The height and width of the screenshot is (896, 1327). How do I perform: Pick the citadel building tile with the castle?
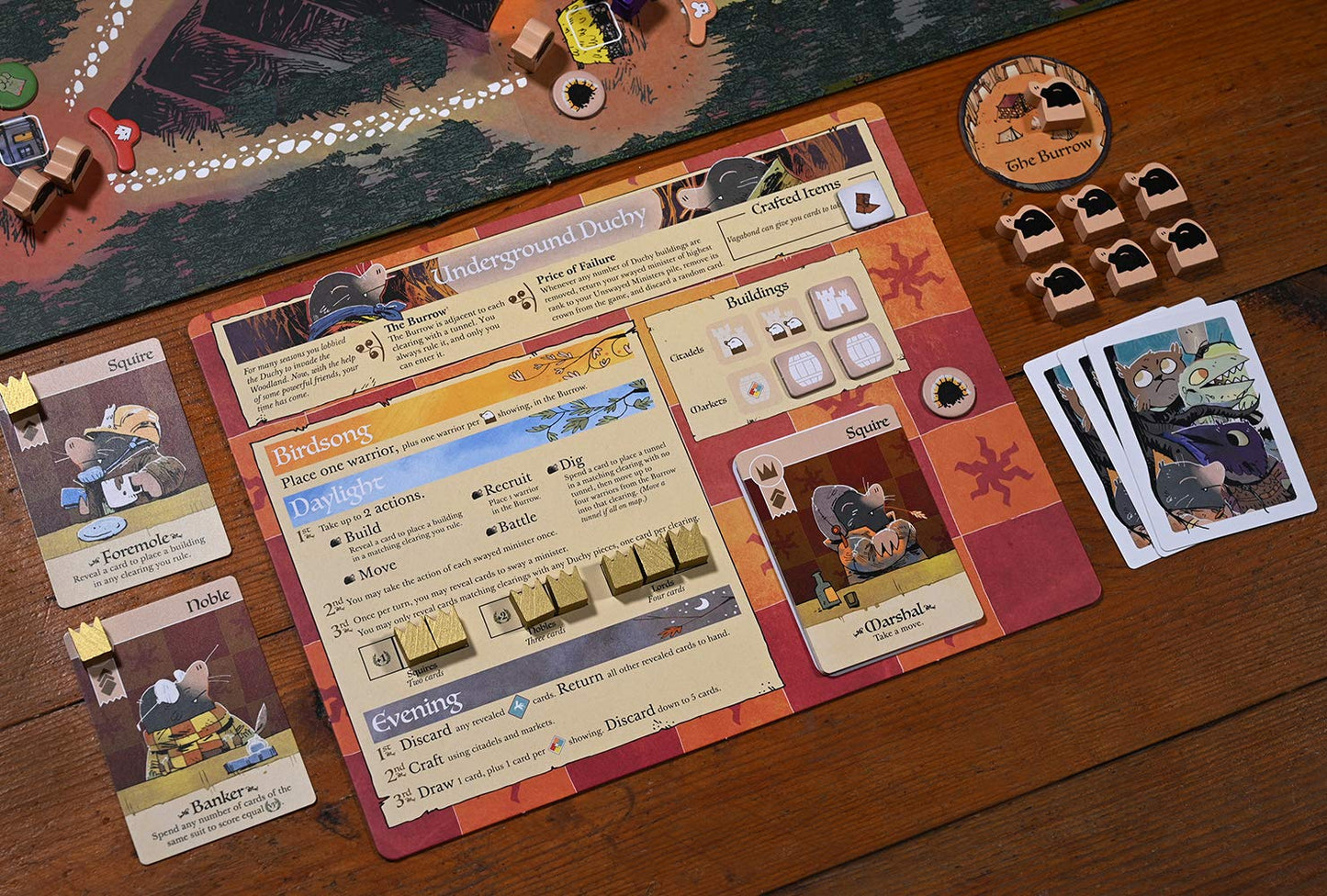838,303
